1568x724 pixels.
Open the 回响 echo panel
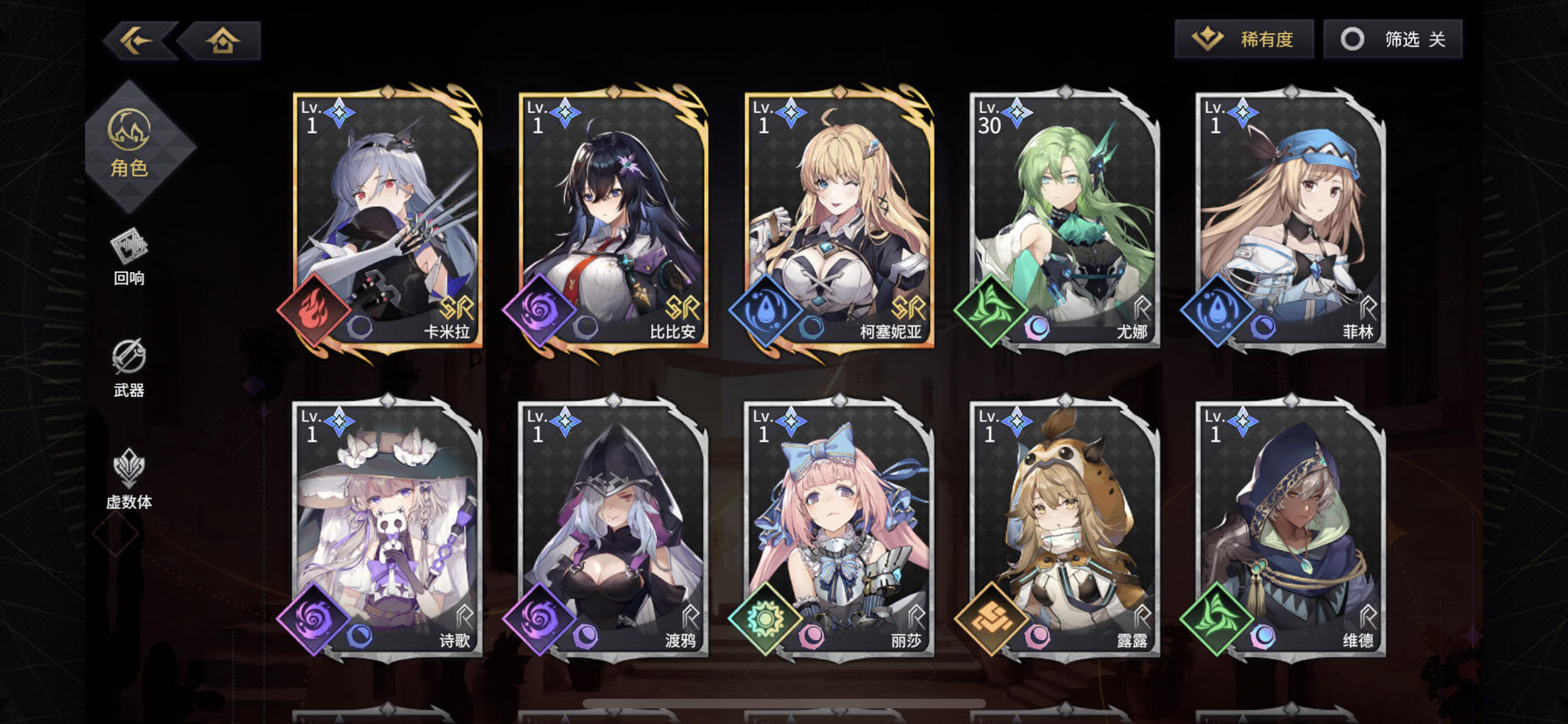[129, 258]
